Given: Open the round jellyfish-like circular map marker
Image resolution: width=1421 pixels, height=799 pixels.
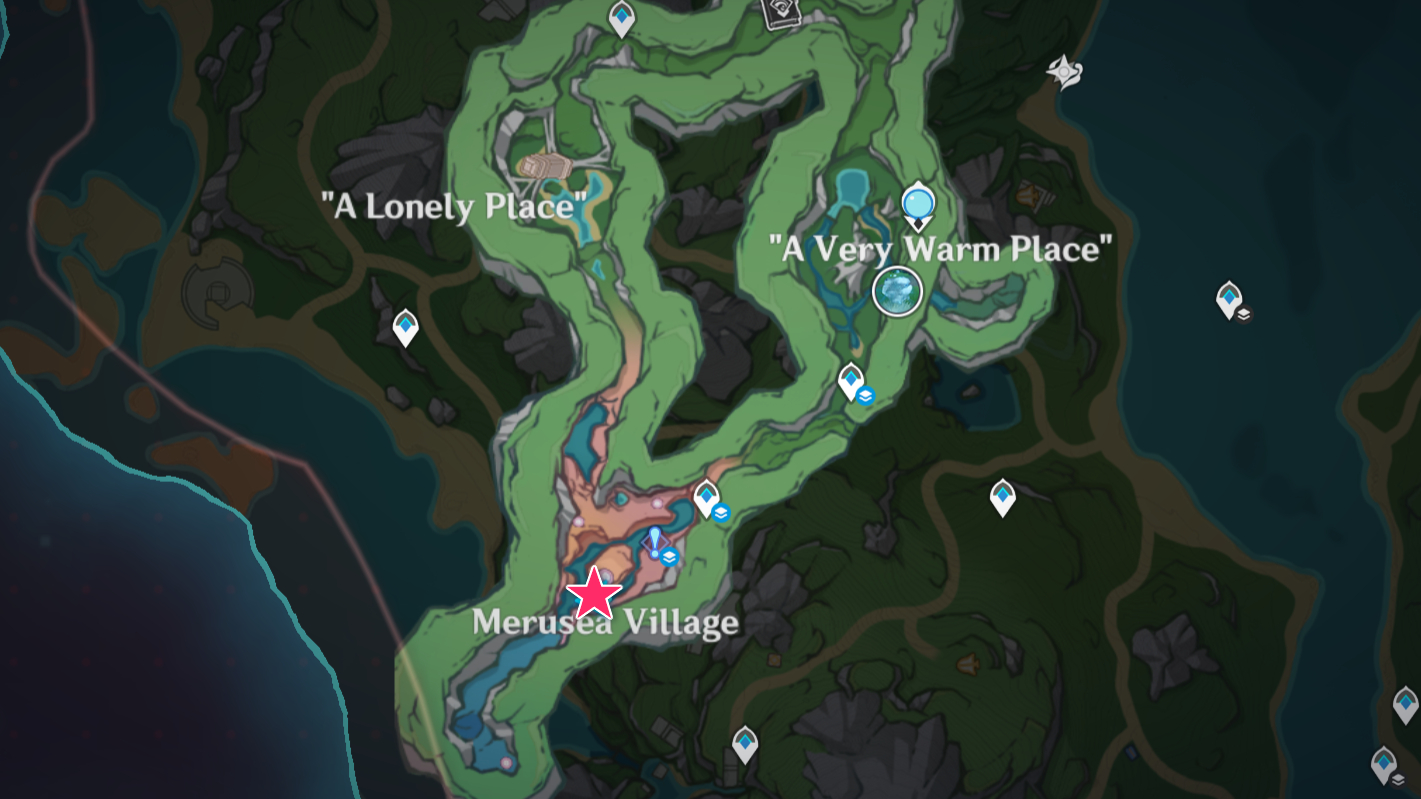Looking at the screenshot, I should 896,291.
